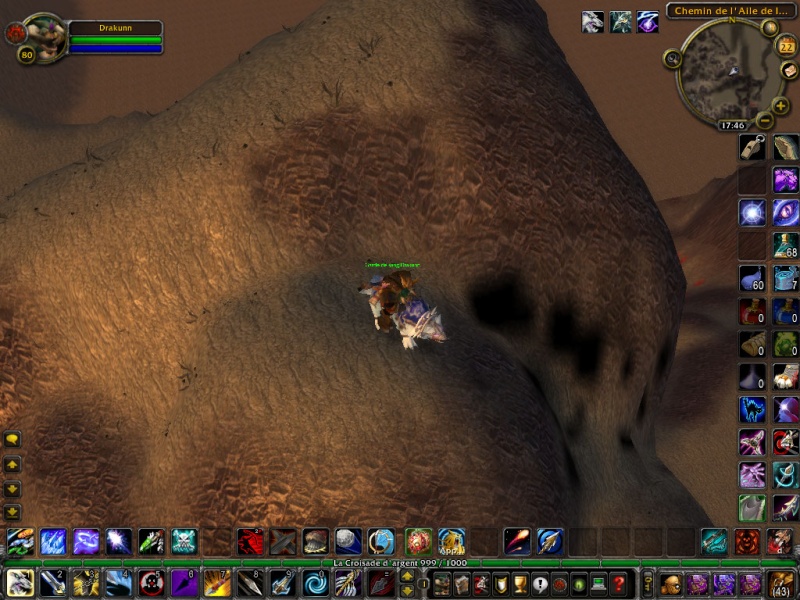Use the potion slot showing 60 charges
This screenshot has height=600, width=800.
pyautogui.click(x=752, y=278)
